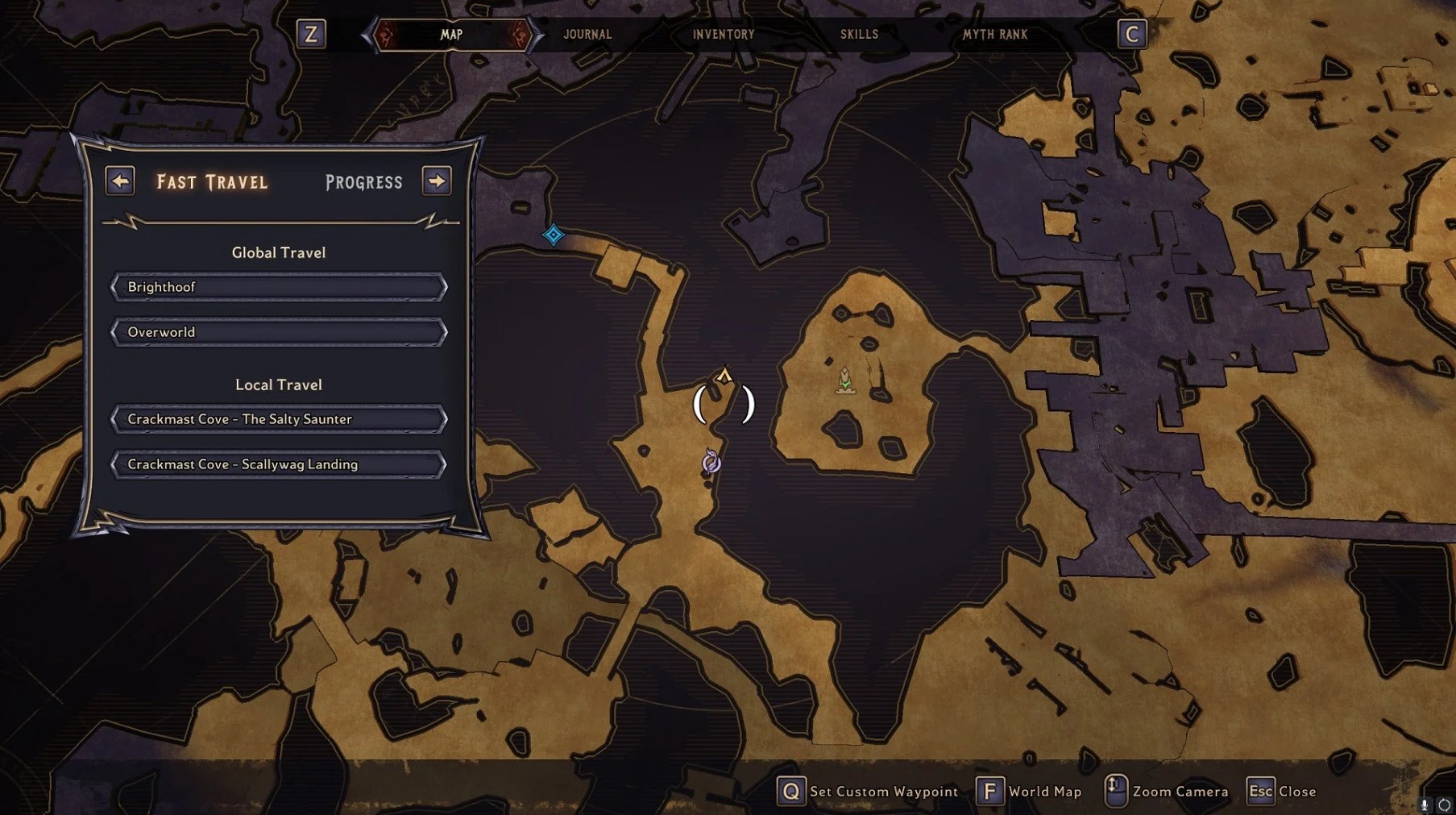Choose the Overworld travel destination
Screen dimensions: 1456x815
[279, 332]
